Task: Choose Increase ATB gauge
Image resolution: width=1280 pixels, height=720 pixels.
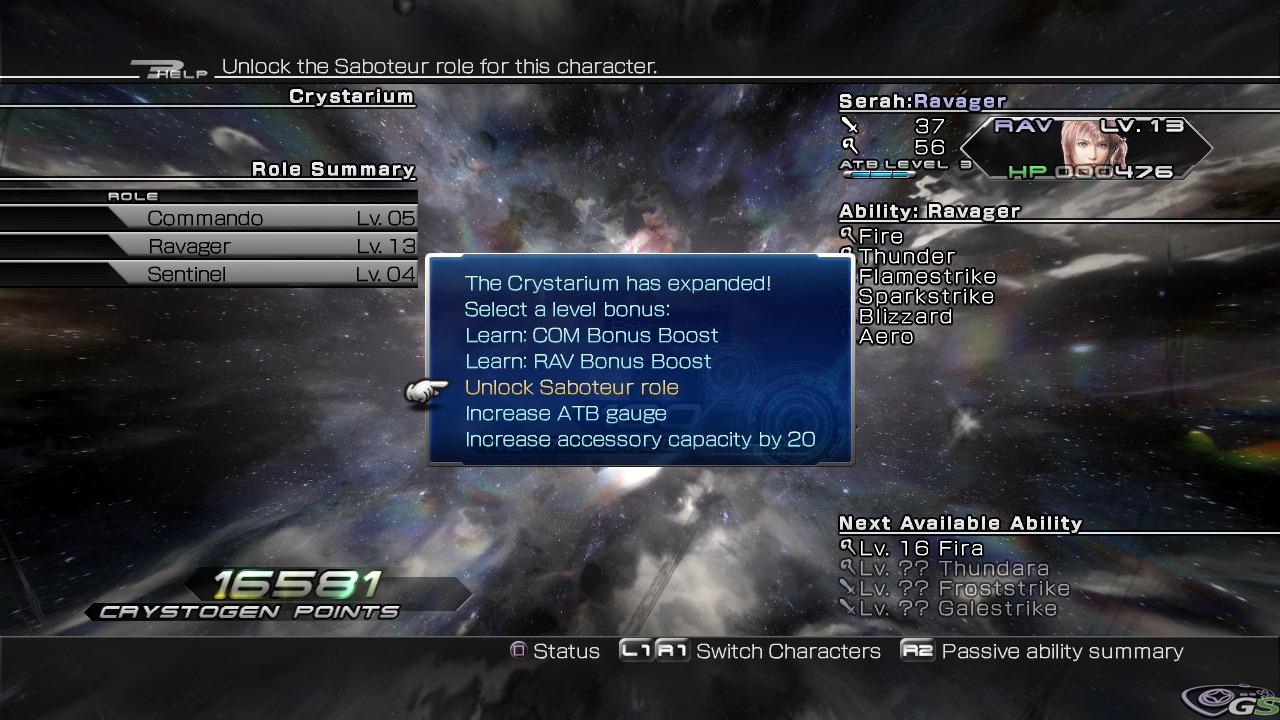Action: pos(565,414)
